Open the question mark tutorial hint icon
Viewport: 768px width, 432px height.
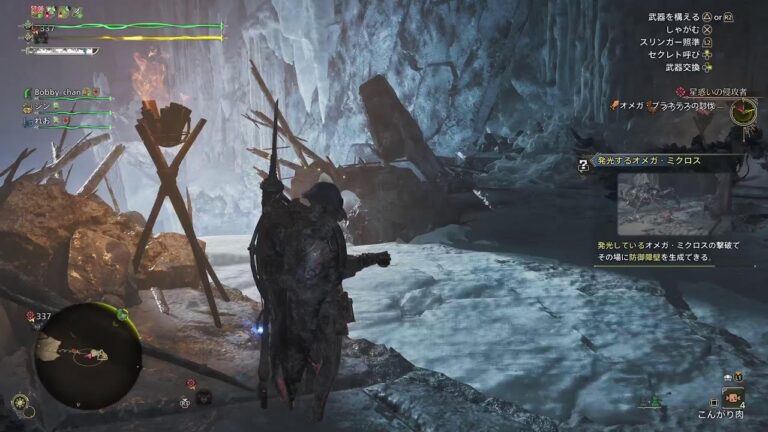click(x=583, y=167)
